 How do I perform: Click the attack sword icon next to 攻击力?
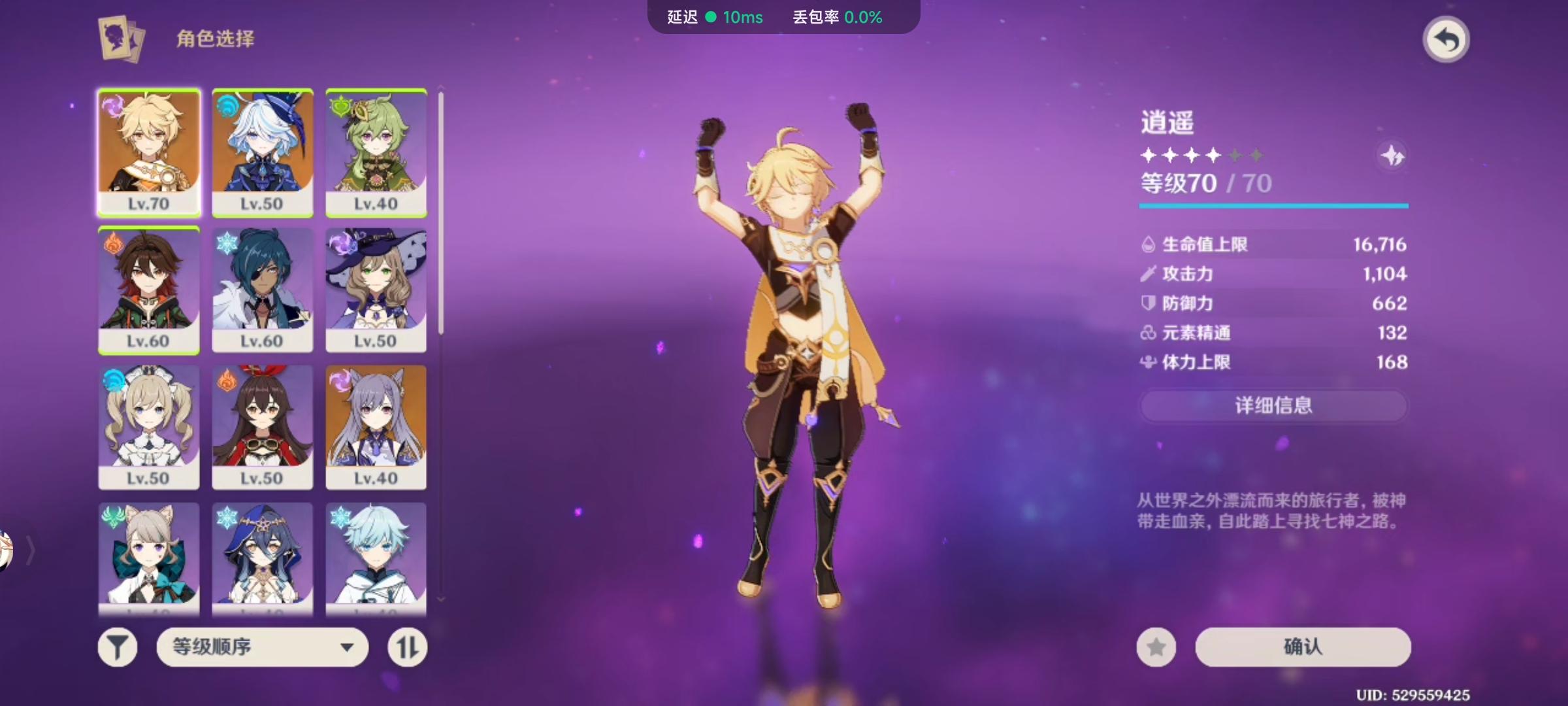[1150, 274]
